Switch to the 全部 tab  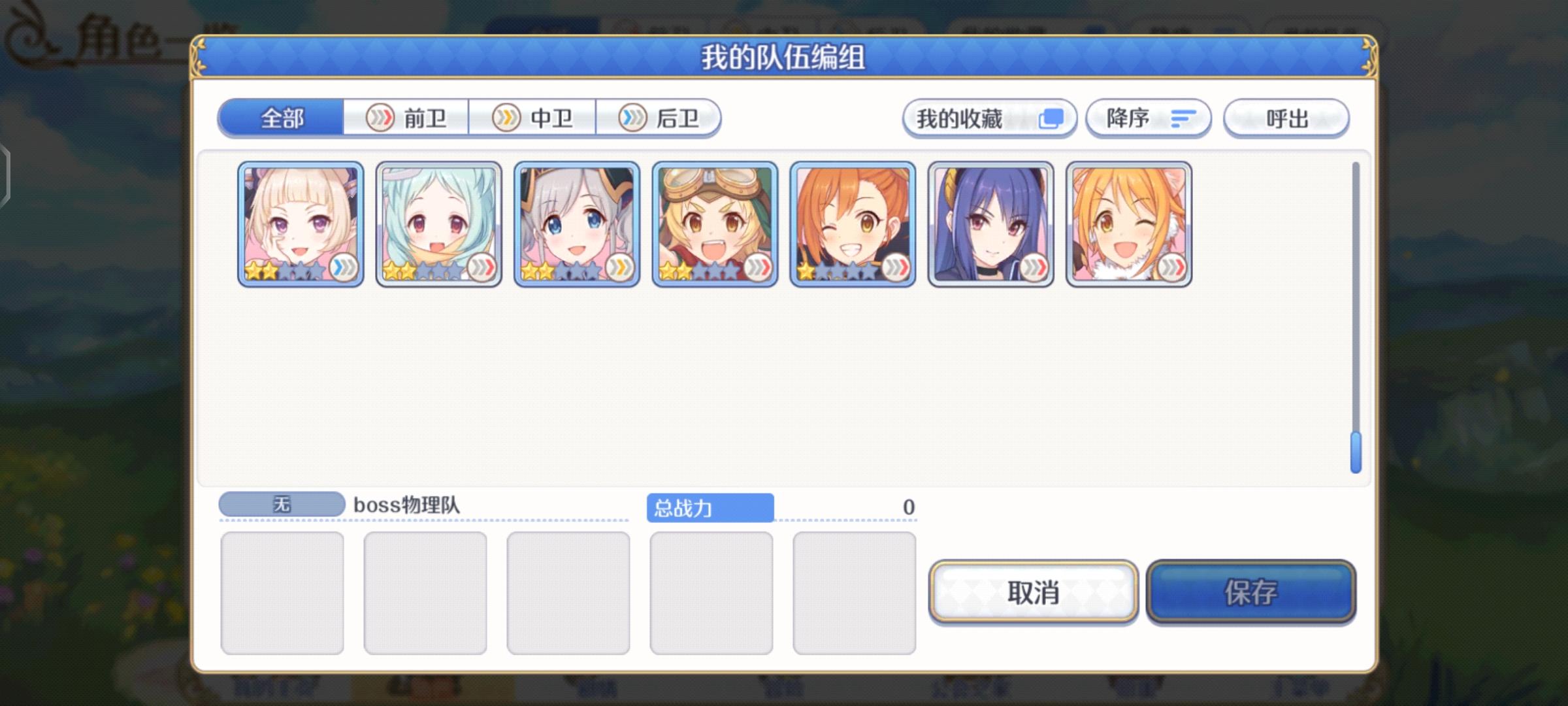coord(280,118)
